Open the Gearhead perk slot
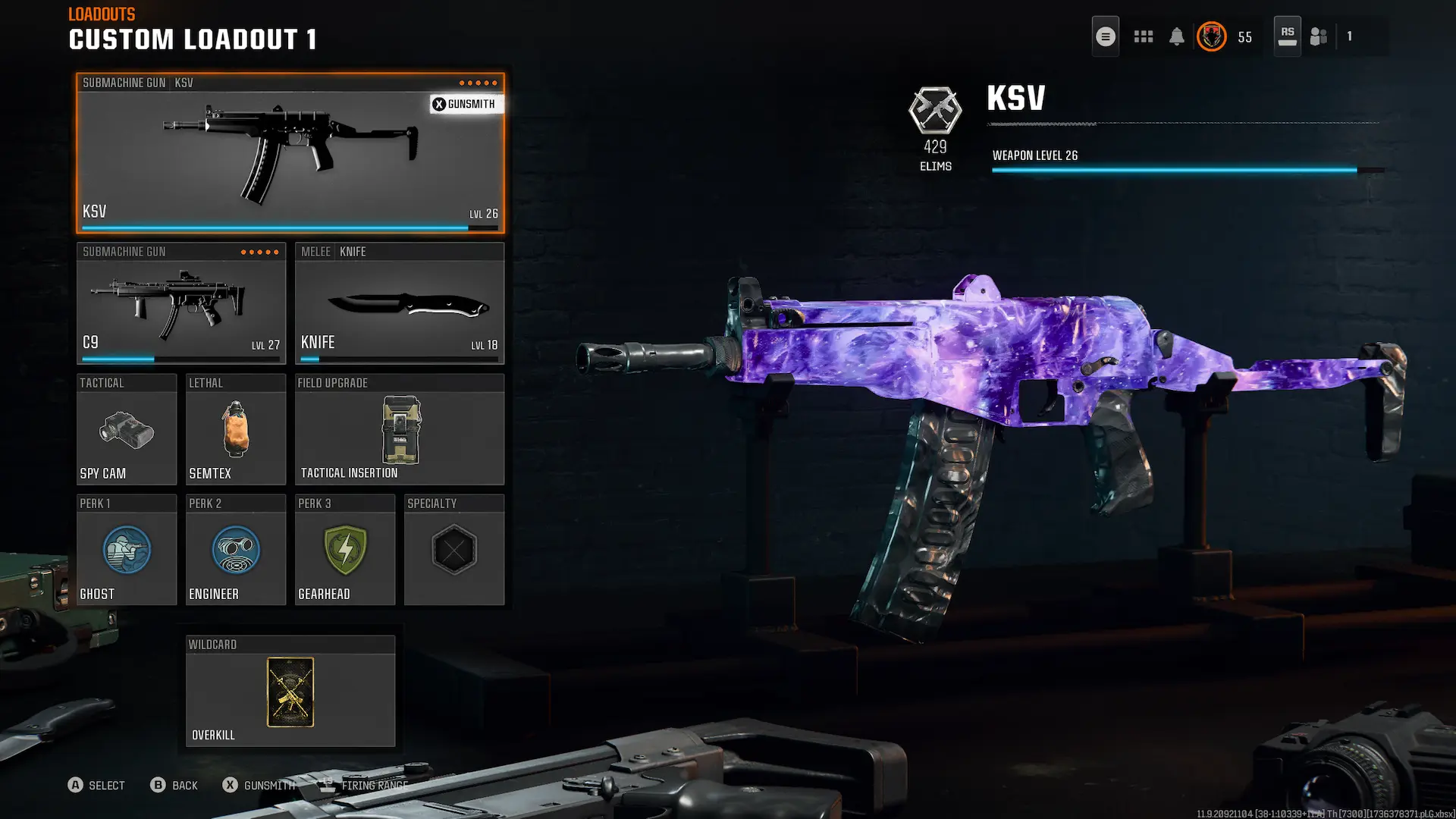1456x819 pixels. click(x=345, y=551)
